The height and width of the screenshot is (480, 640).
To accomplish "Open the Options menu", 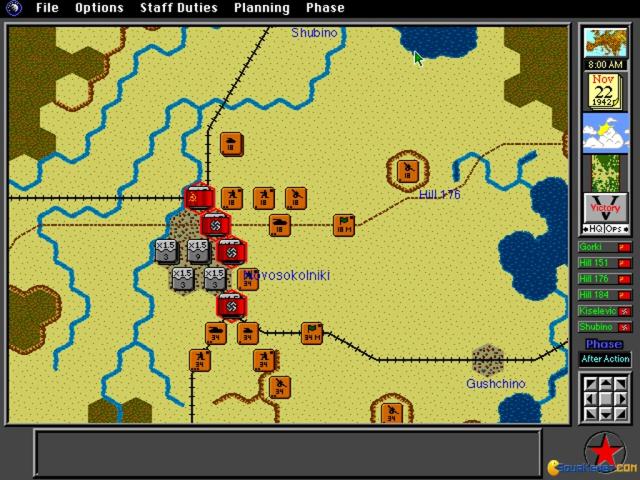I will [99, 8].
